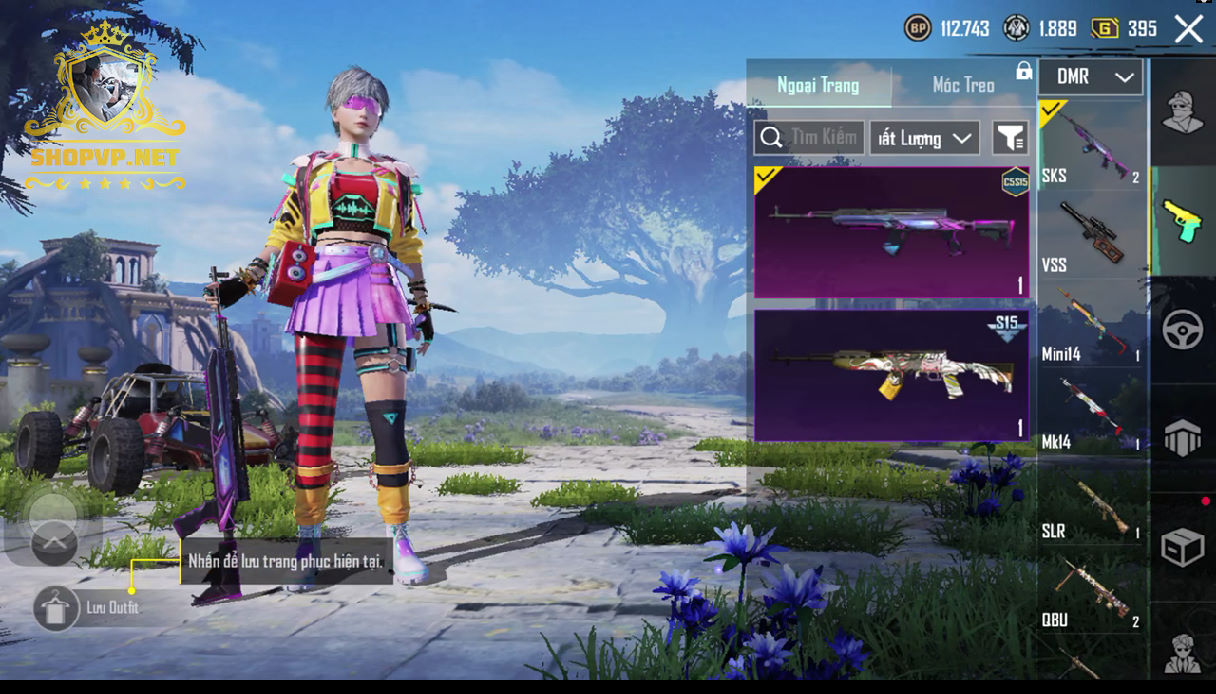
Task: Select SKS in the weapon list
Action: point(1092,145)
